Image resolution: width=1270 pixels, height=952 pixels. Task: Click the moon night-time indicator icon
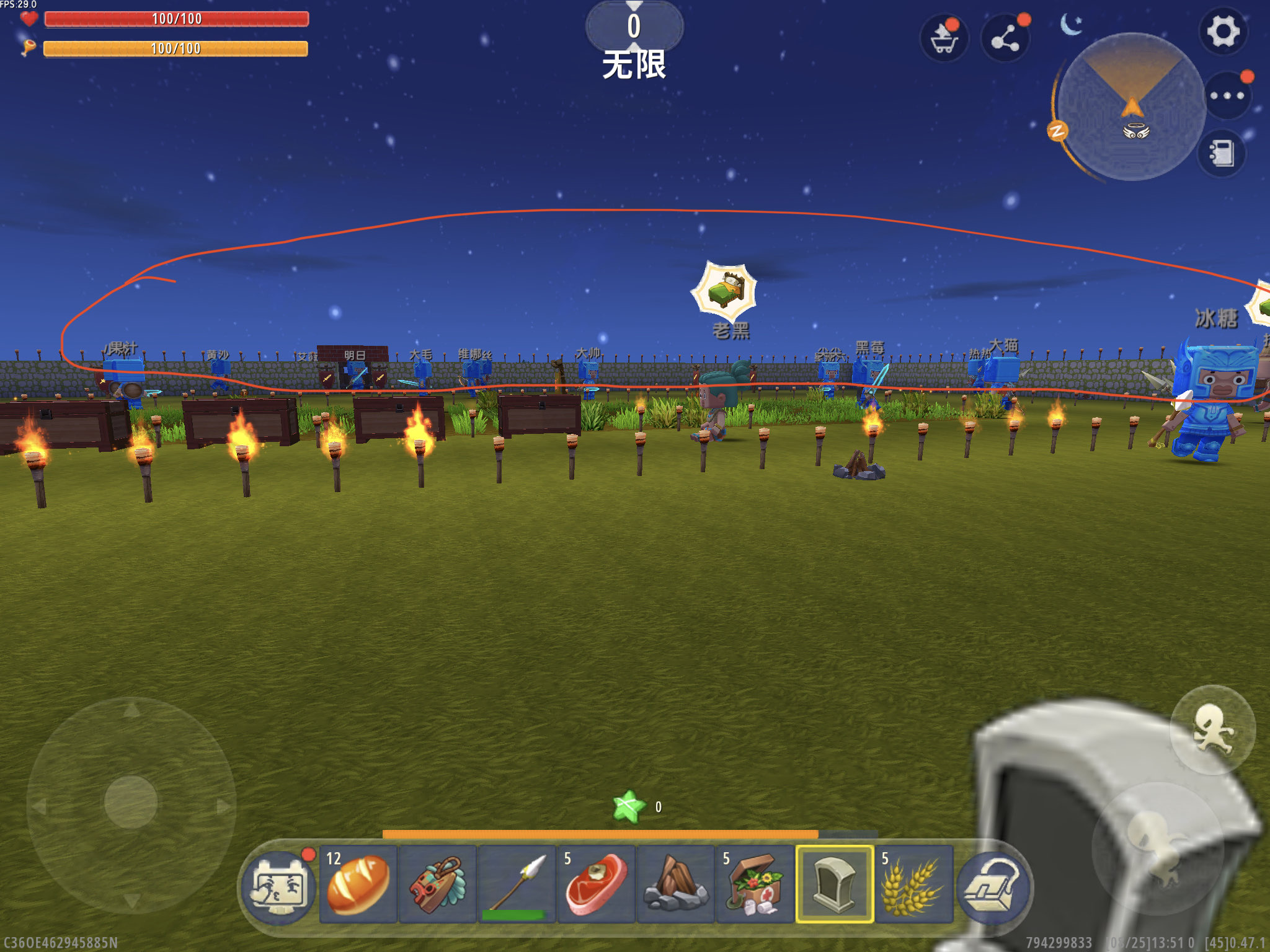pos(1071,25)
